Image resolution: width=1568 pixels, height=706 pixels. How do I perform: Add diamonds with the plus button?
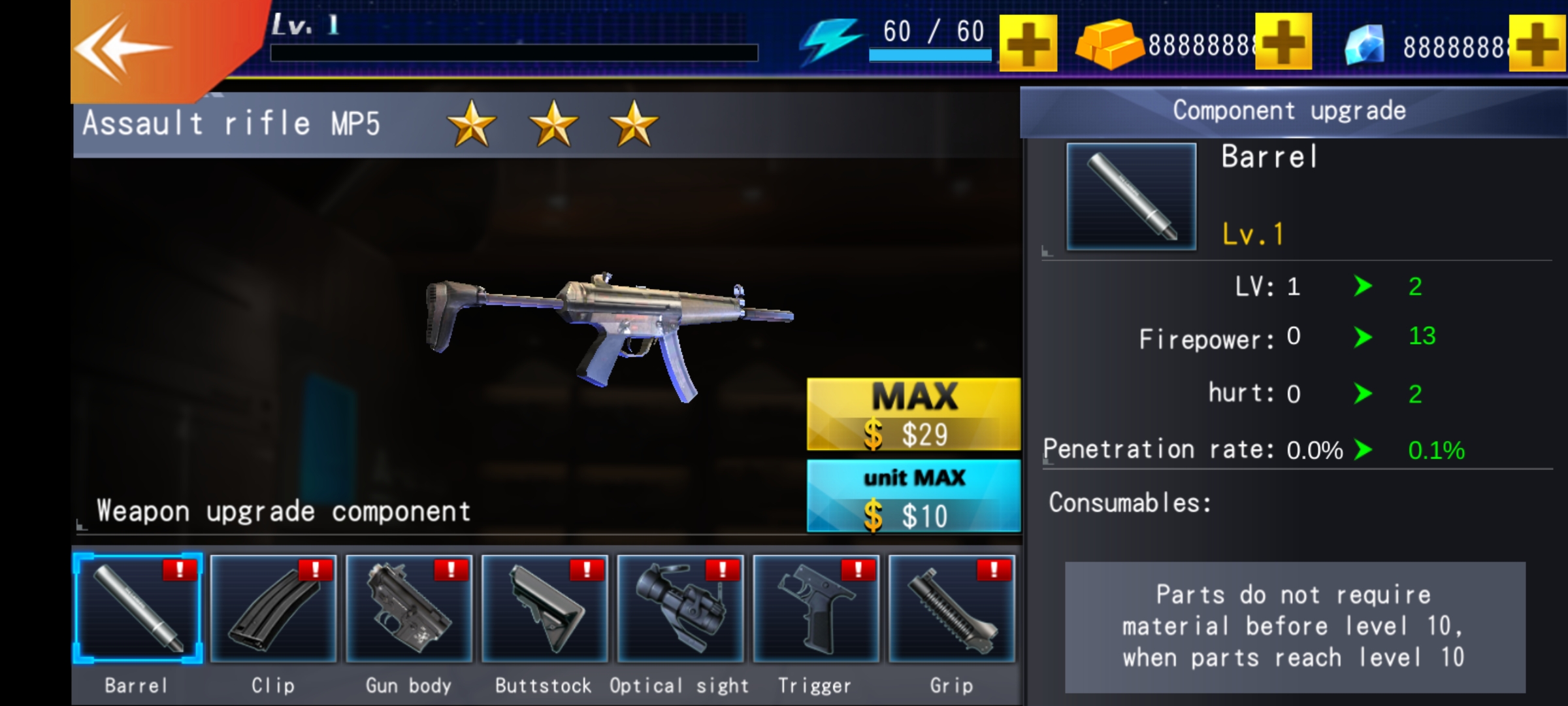click(1539, 44)
